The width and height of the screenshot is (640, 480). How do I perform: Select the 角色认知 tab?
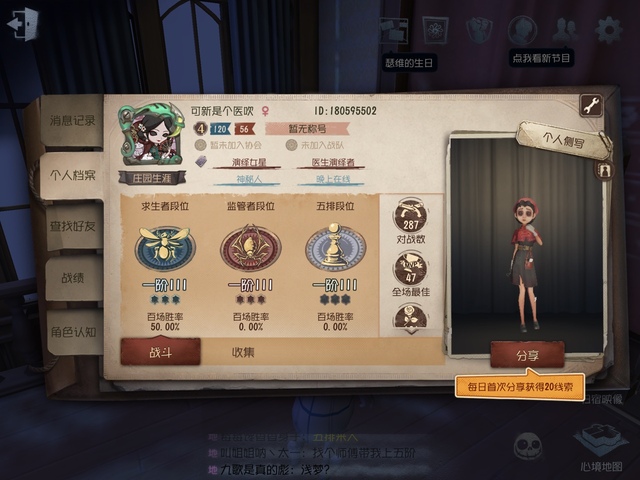pos(72,331)
